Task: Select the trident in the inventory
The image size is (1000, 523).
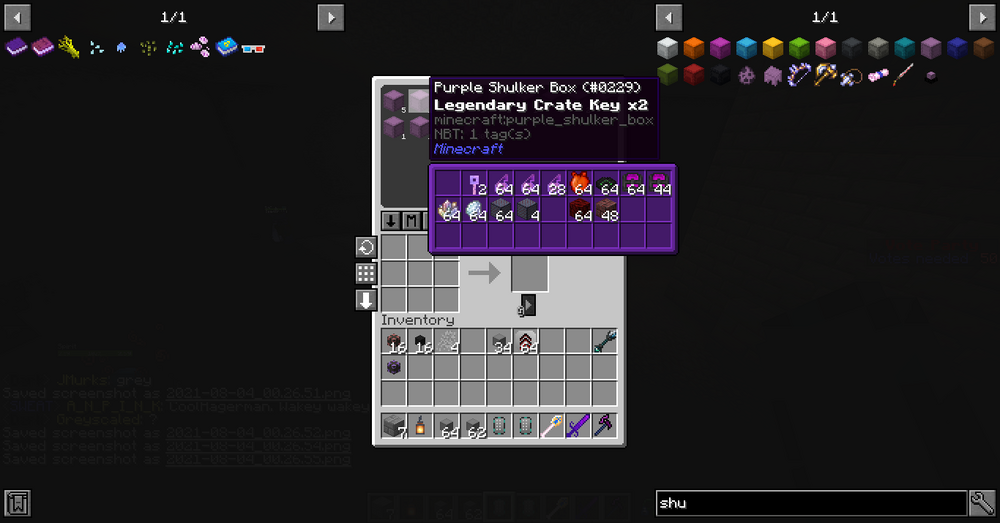Action: [x=603, y=342]
